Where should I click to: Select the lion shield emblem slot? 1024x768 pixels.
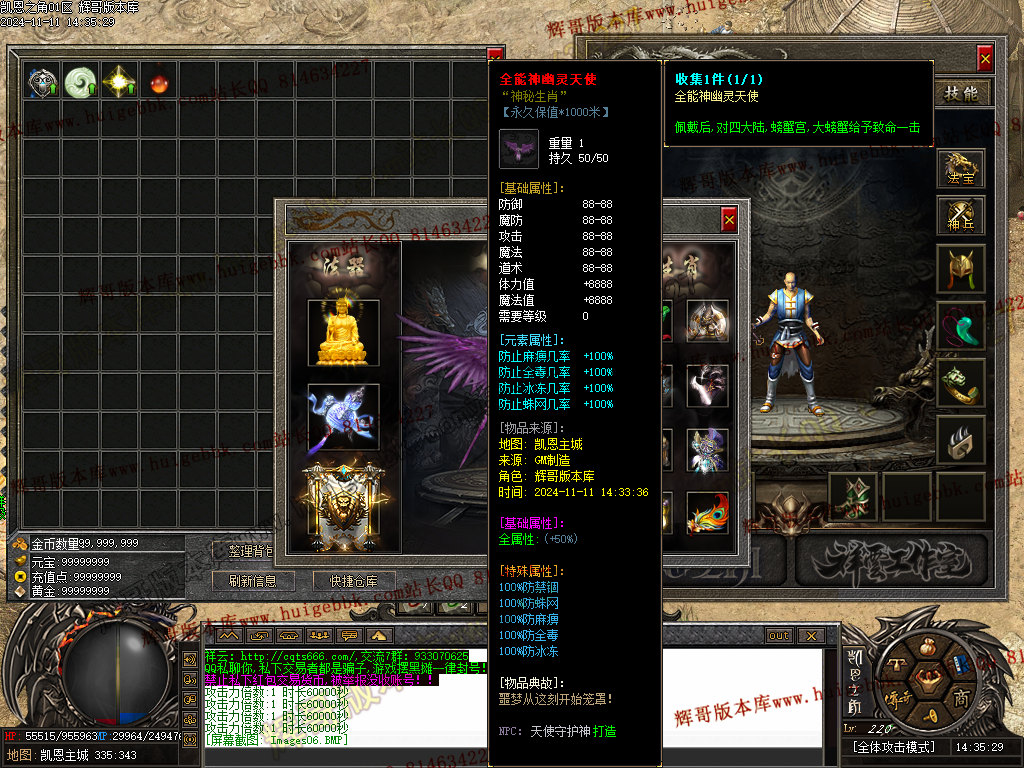click(x=343, y=505)
